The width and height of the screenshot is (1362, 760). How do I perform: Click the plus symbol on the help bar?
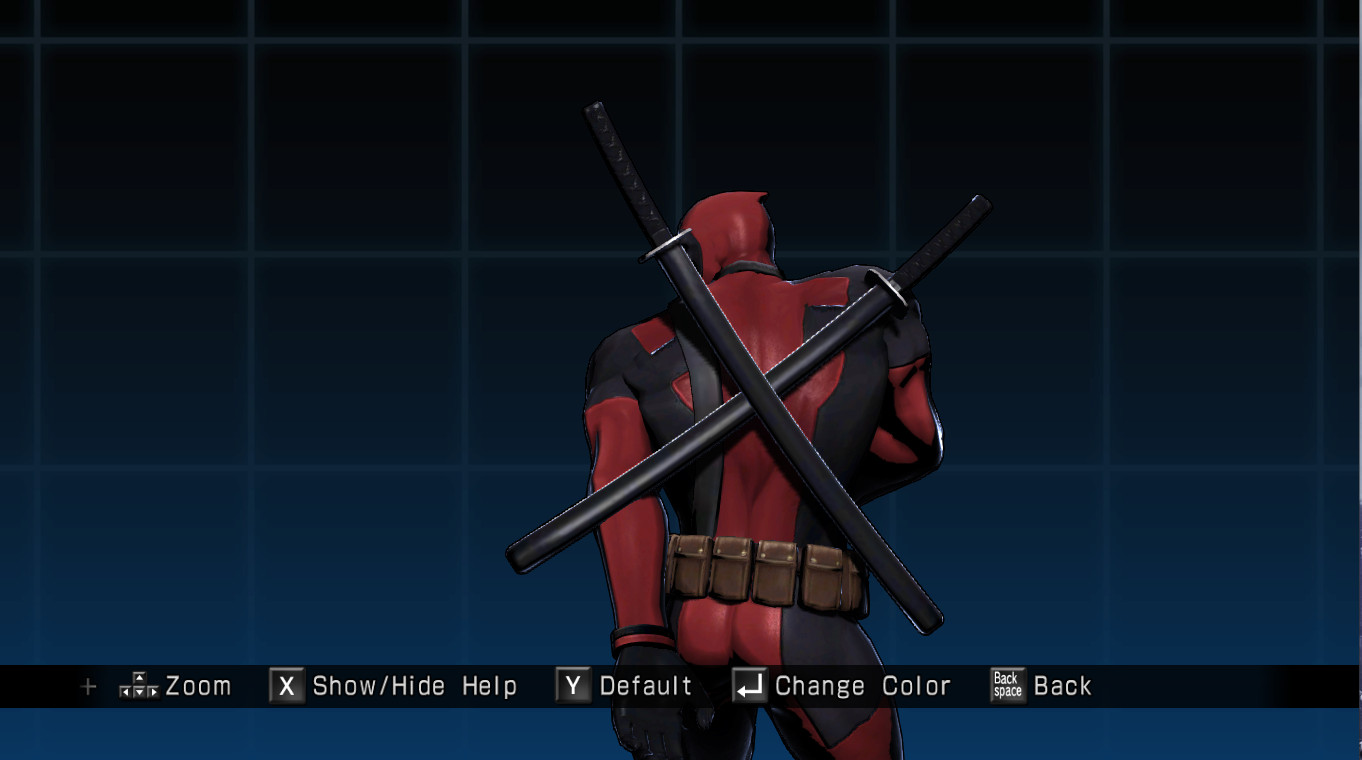point(88,687)
